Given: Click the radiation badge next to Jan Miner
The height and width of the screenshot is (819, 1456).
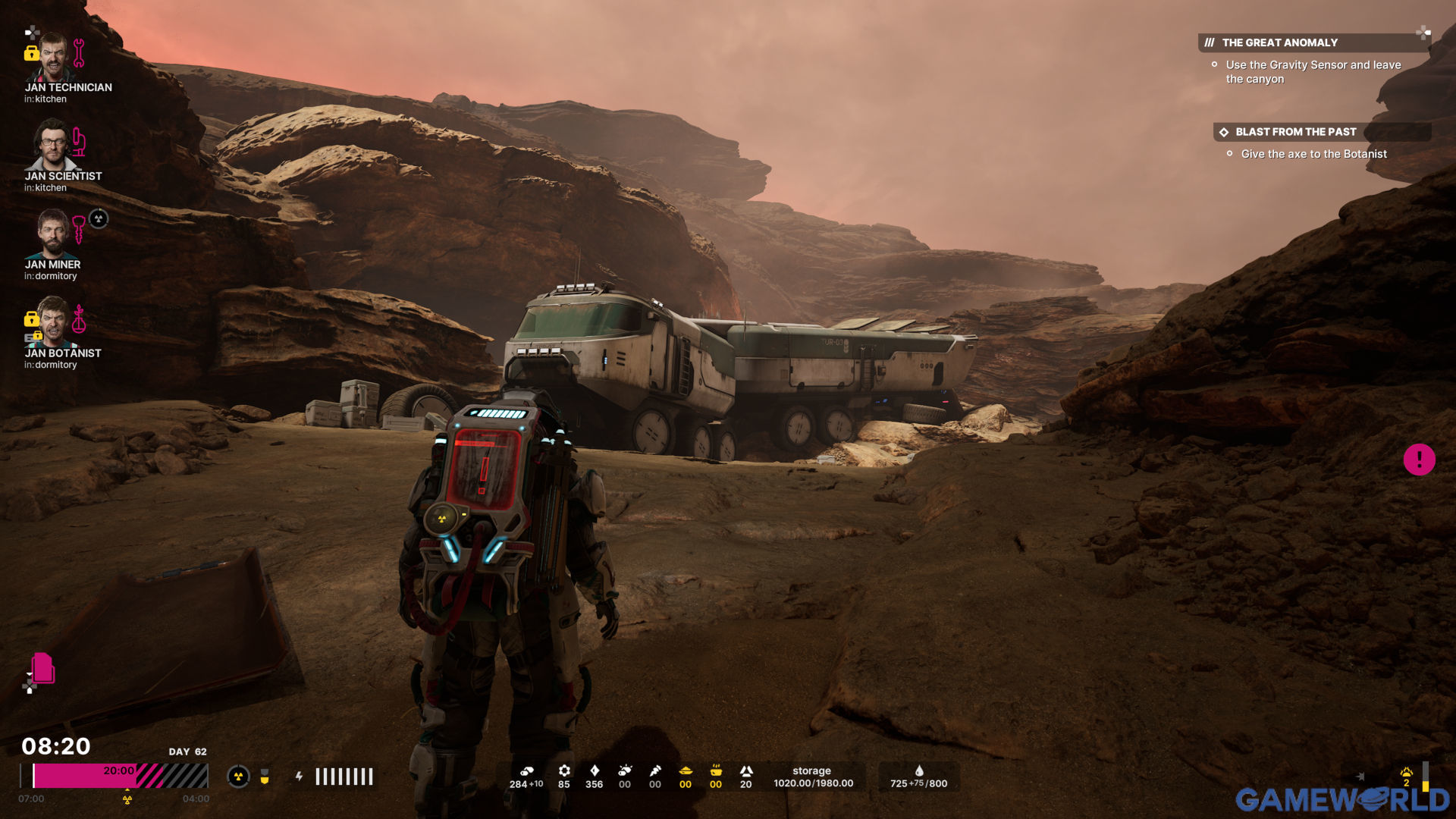Looking at the screenshot, I should point(99,219).
